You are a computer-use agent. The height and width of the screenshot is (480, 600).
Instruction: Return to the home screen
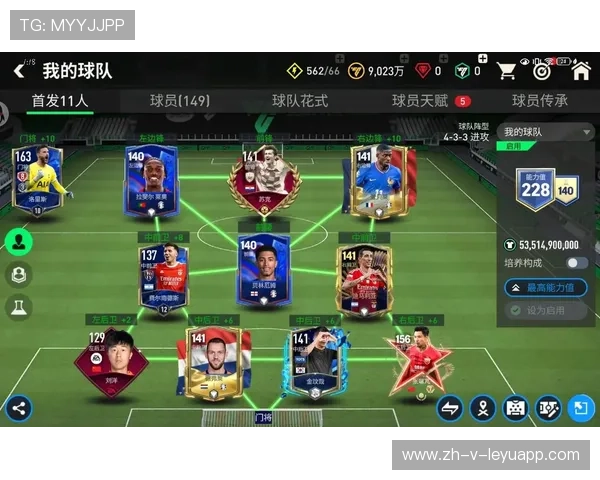[582, 71]
